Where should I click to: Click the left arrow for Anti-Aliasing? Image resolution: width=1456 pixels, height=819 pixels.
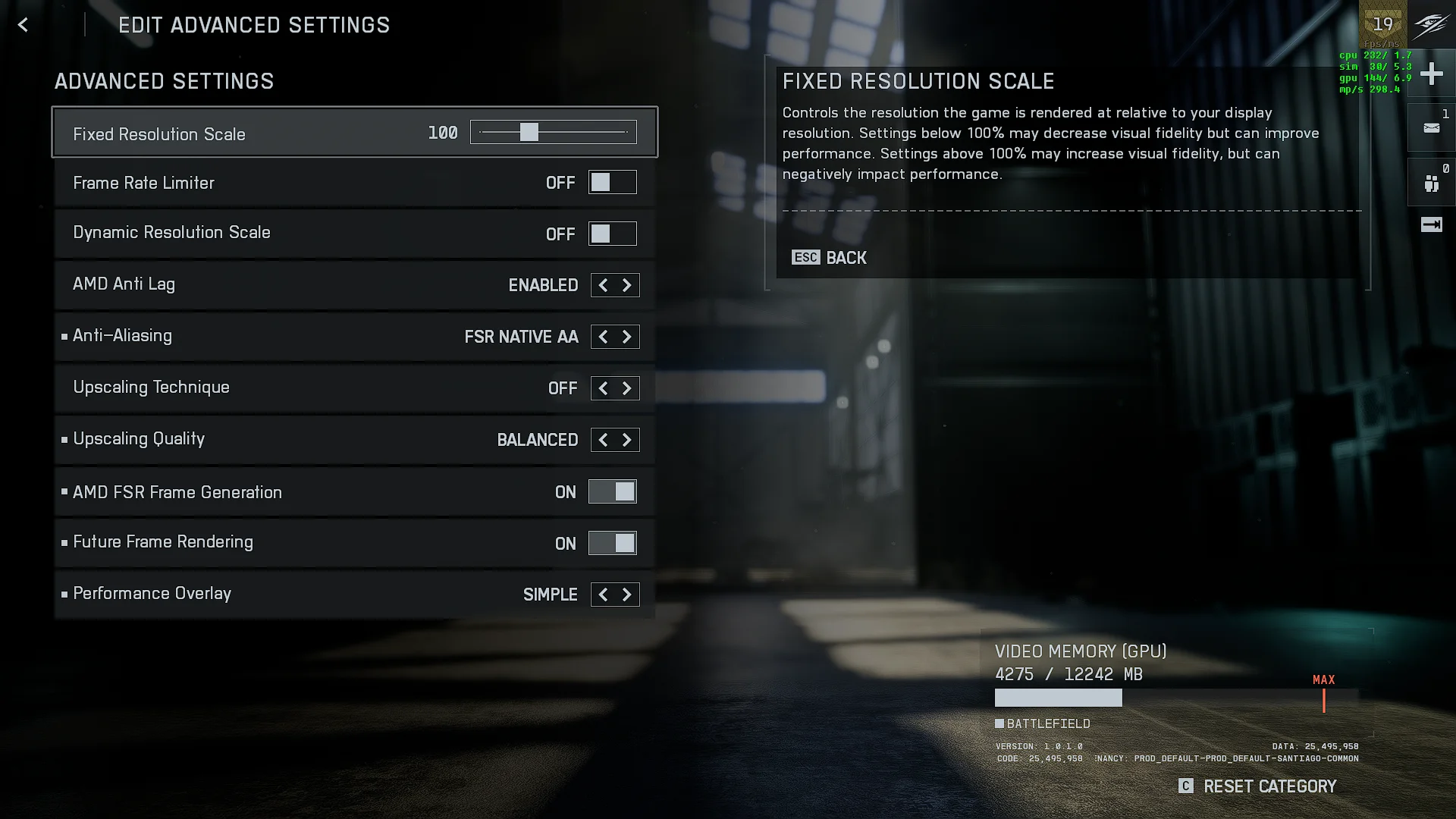pyautogui.click(x=603, y=337)
